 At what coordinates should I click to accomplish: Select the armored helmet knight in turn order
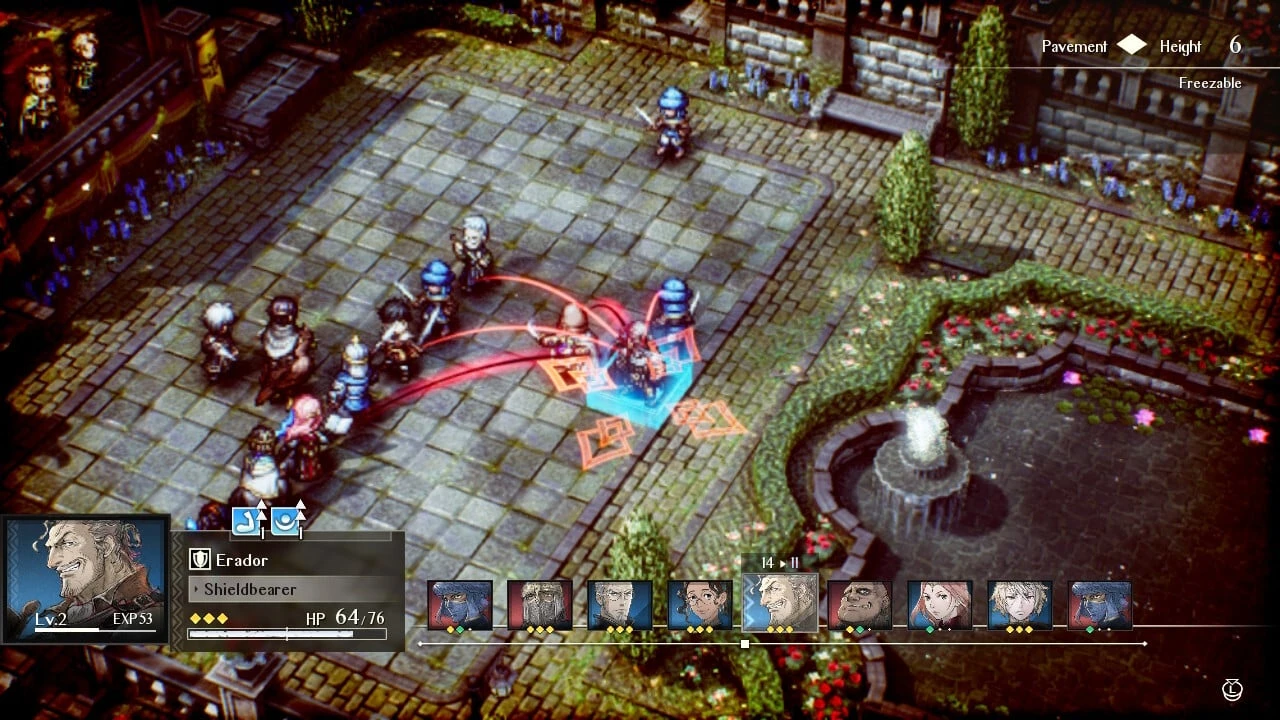540,605
